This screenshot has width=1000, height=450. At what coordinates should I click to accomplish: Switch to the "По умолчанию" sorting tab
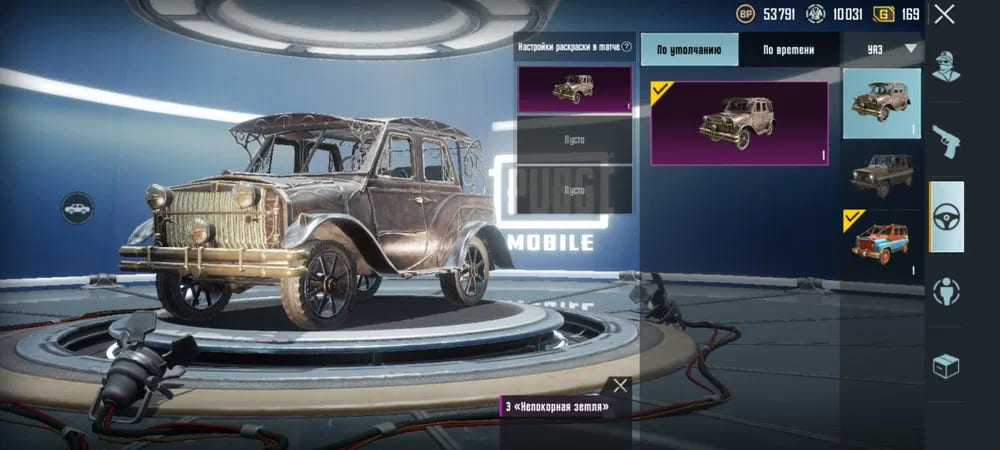689,50
